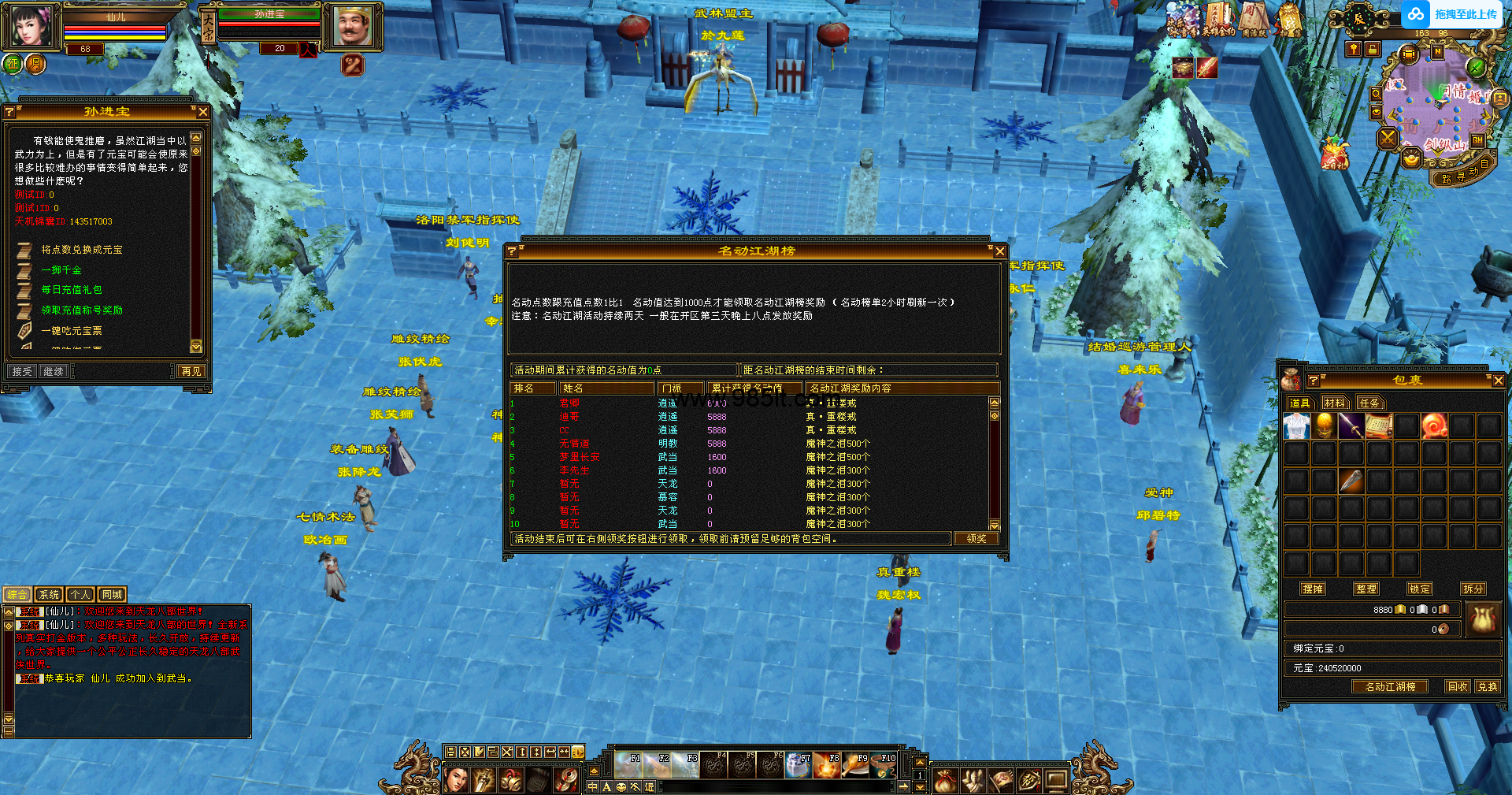Close the 包裹 inventory window
The height and width of the screenshot is (795, 1512).
[x=1498, y=381]
